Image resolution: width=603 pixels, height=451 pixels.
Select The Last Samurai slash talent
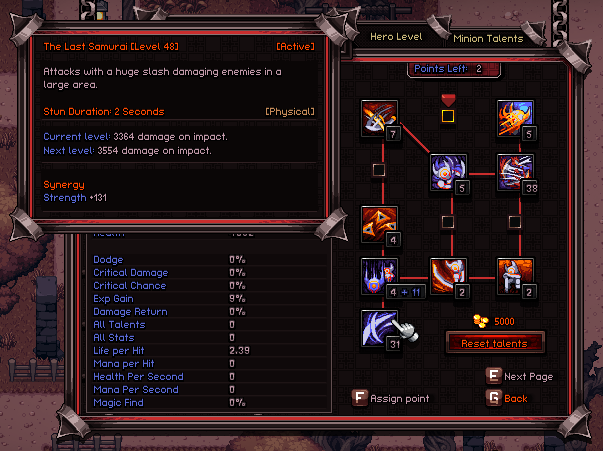pos(379,326)
